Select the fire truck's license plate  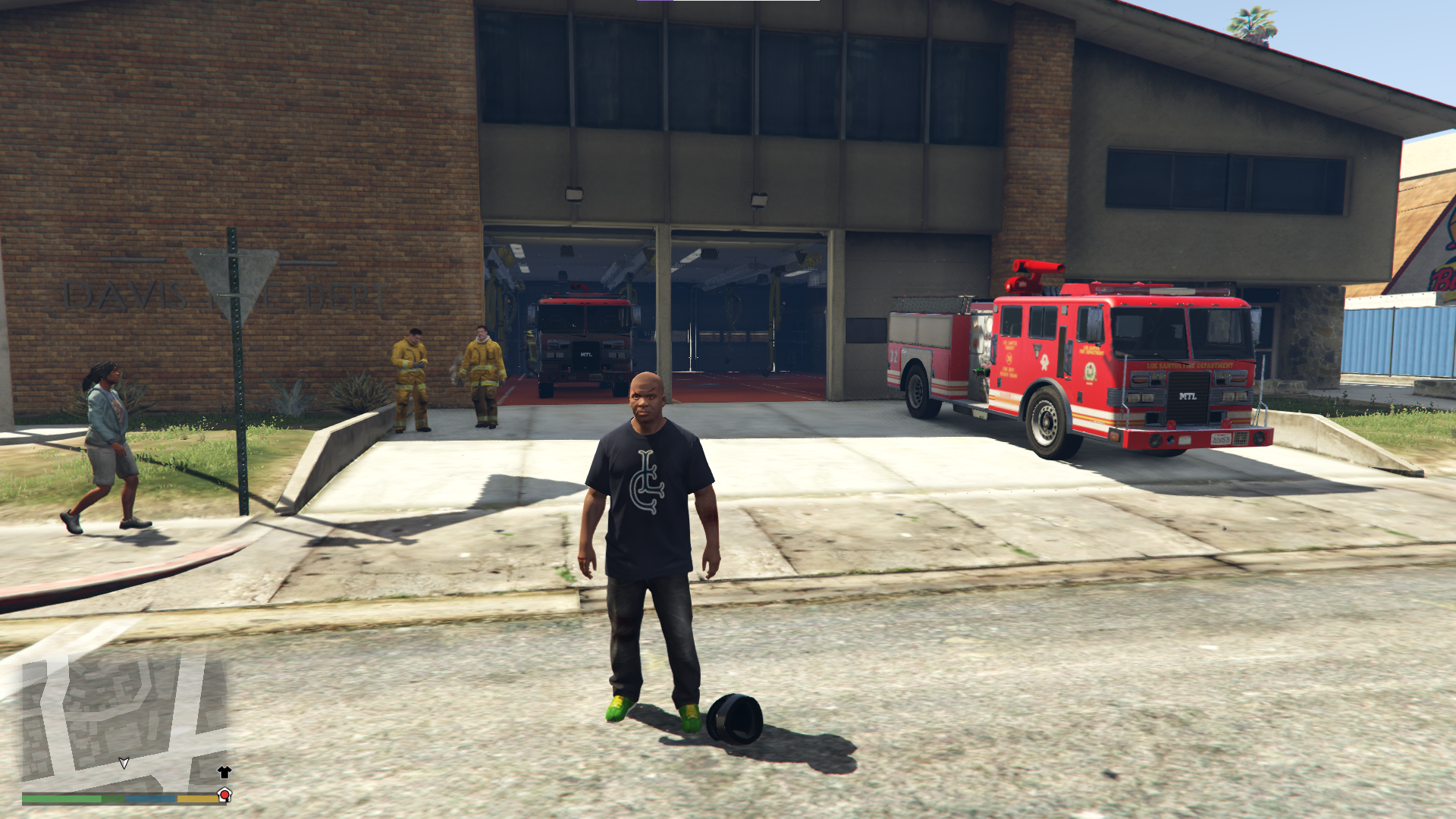pos(1219,439)
